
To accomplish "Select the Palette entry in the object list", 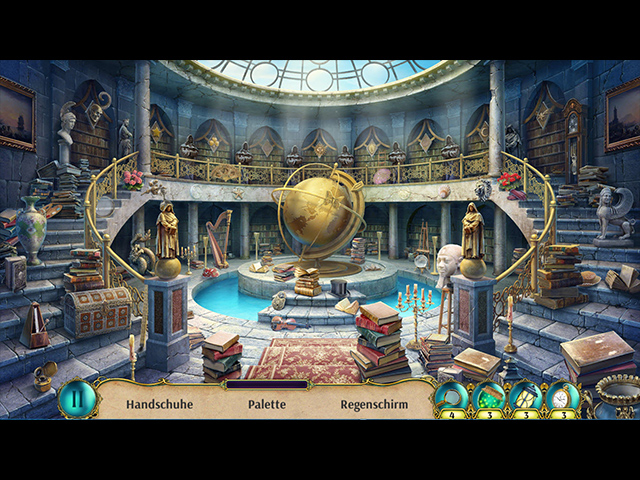I will coord(267,405).
